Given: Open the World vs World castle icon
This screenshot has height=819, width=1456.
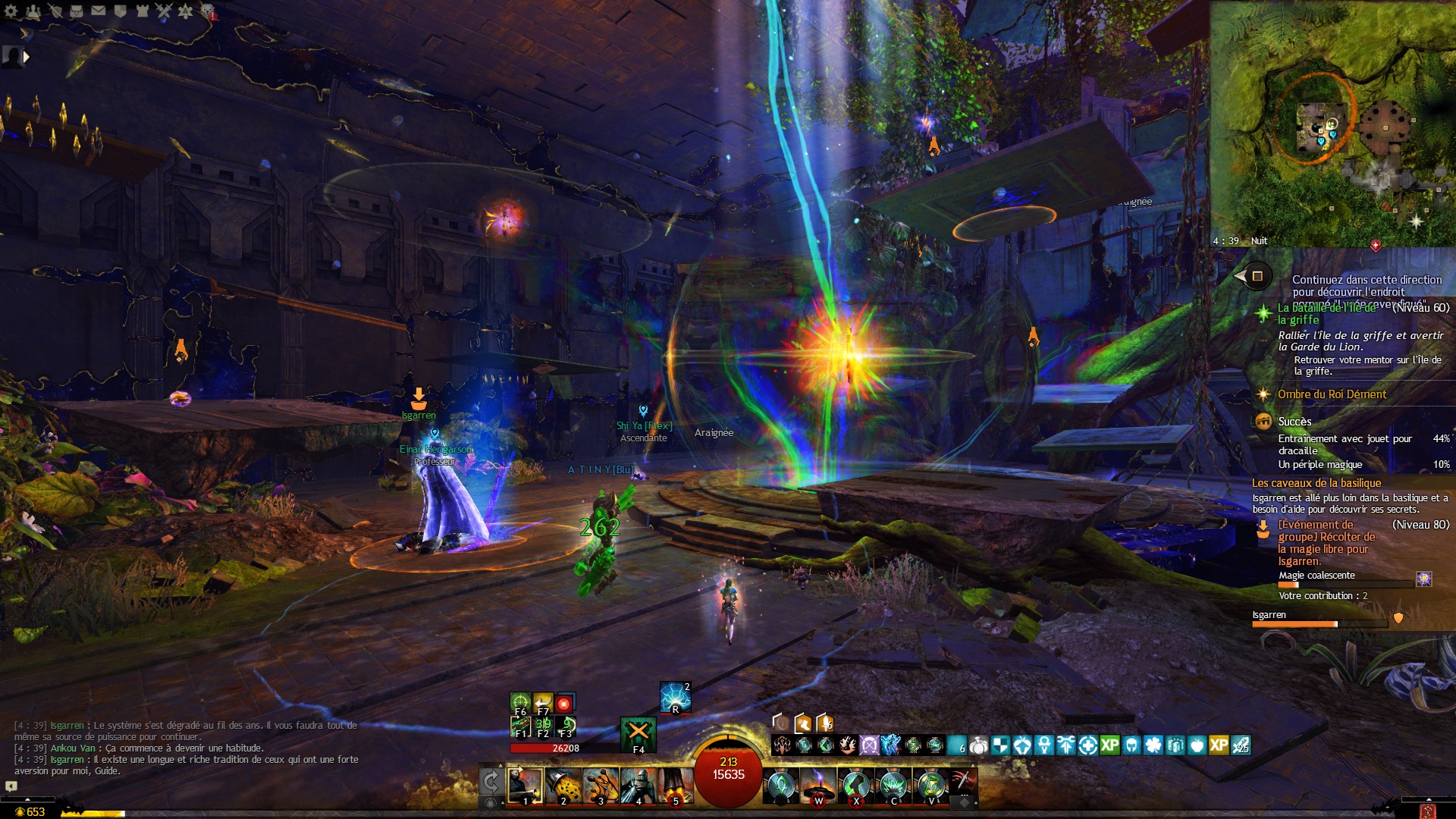Looking at the screenshot, I should [x=142, y=11].
